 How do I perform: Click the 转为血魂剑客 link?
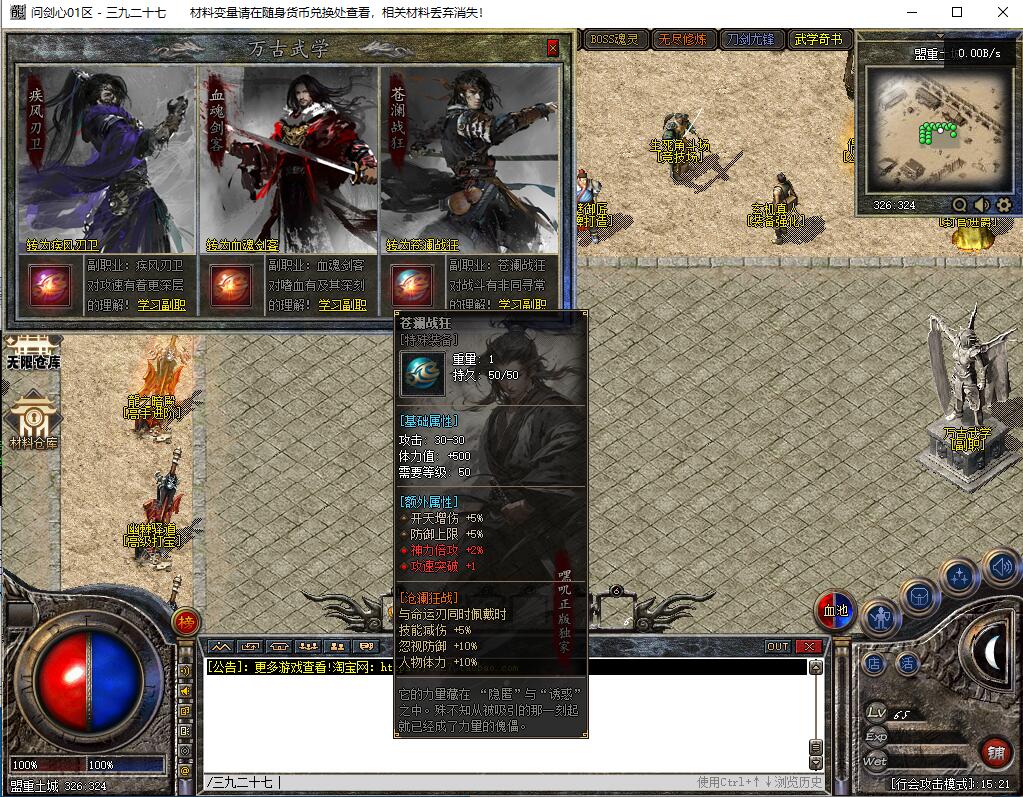click(244, 245)
